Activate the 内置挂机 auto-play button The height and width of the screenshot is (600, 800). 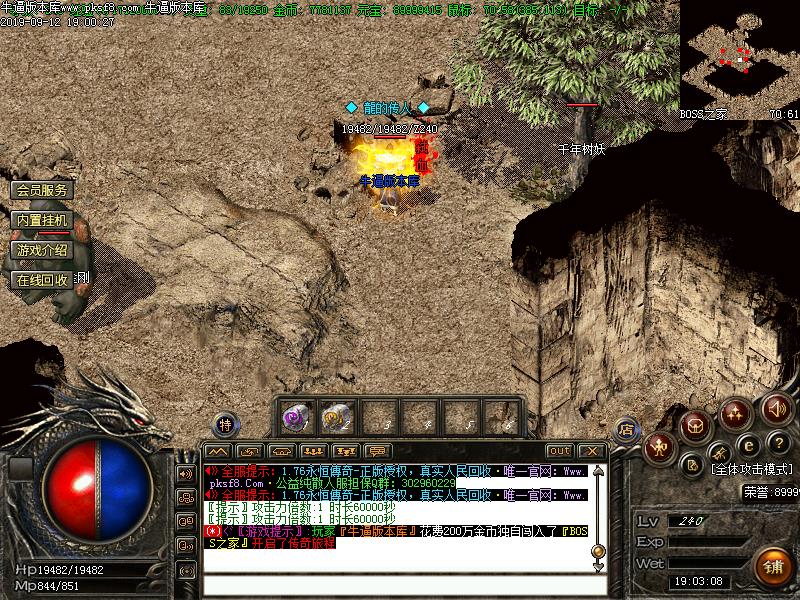click(x=43, y=220)
